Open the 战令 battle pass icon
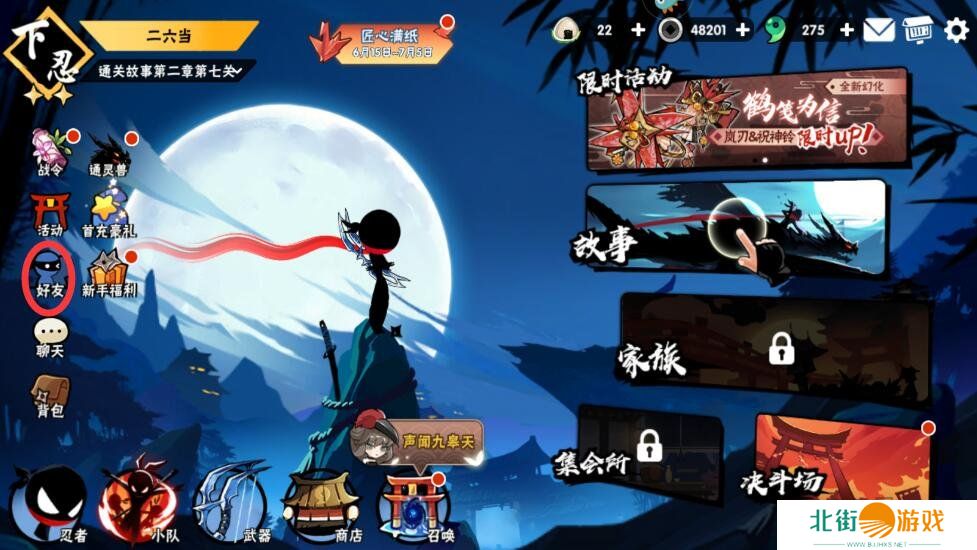 (x=49, y=152)
